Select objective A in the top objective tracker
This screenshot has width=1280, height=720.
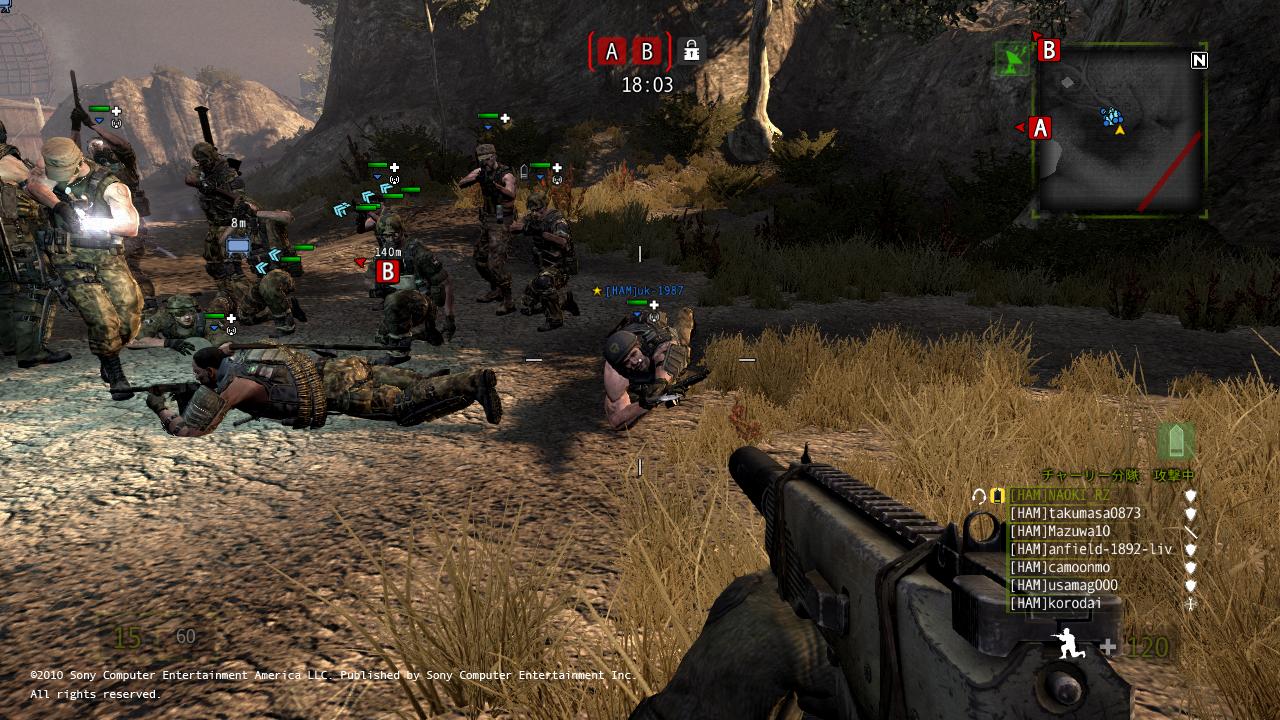(612, 51)
